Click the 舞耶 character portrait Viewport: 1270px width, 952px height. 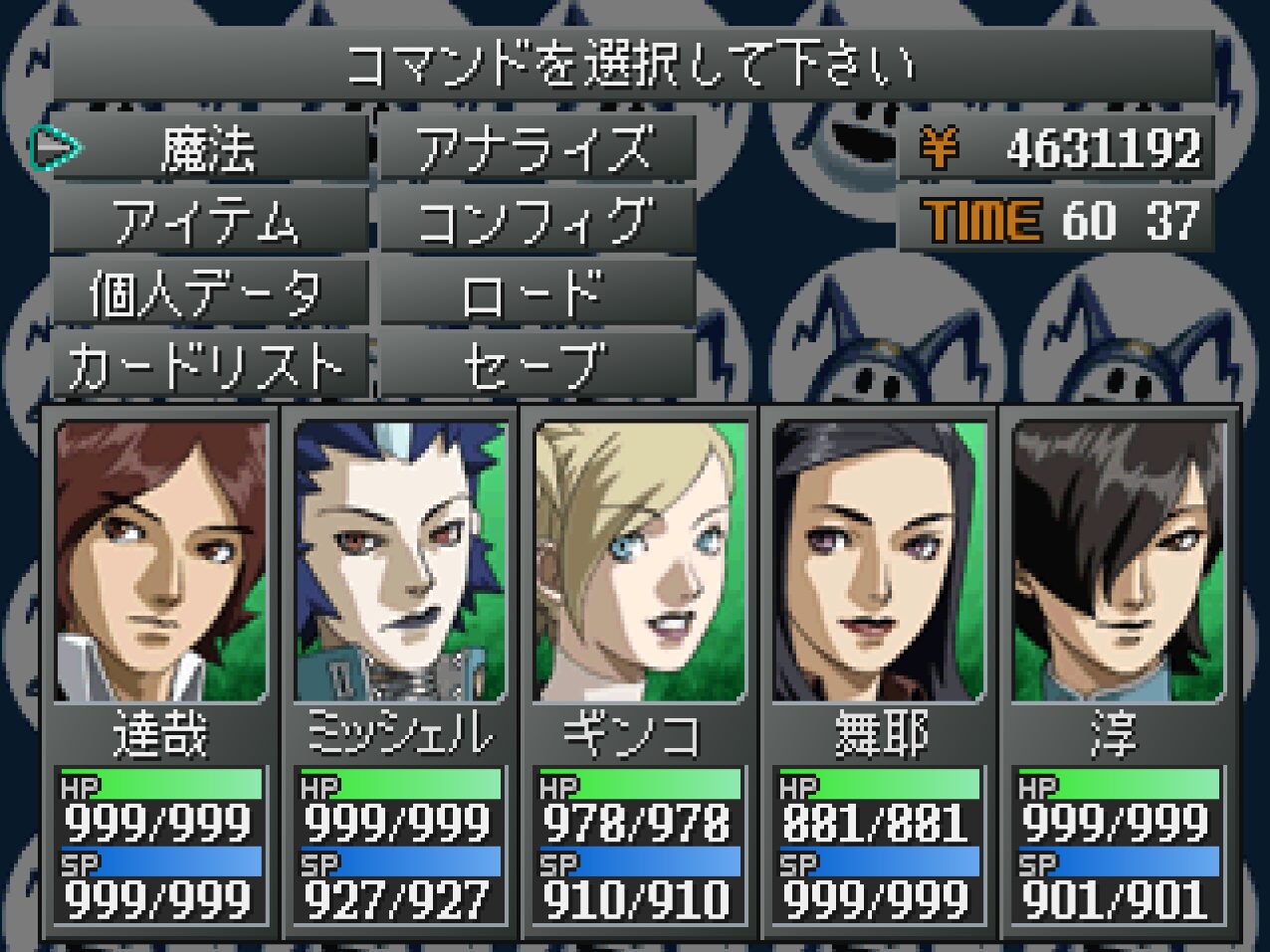[879, 562]
